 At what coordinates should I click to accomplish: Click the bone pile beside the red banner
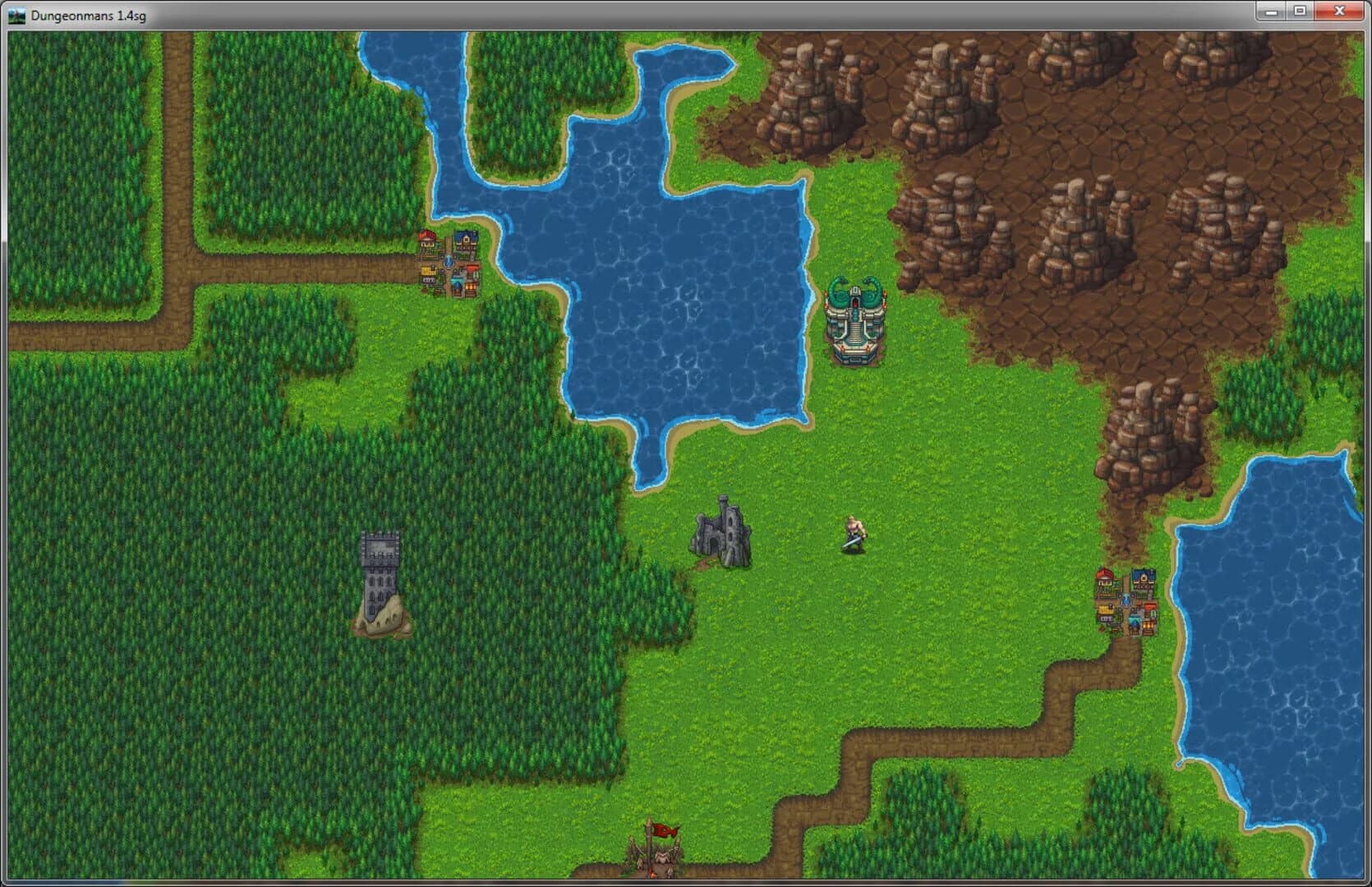pos(664,856)
